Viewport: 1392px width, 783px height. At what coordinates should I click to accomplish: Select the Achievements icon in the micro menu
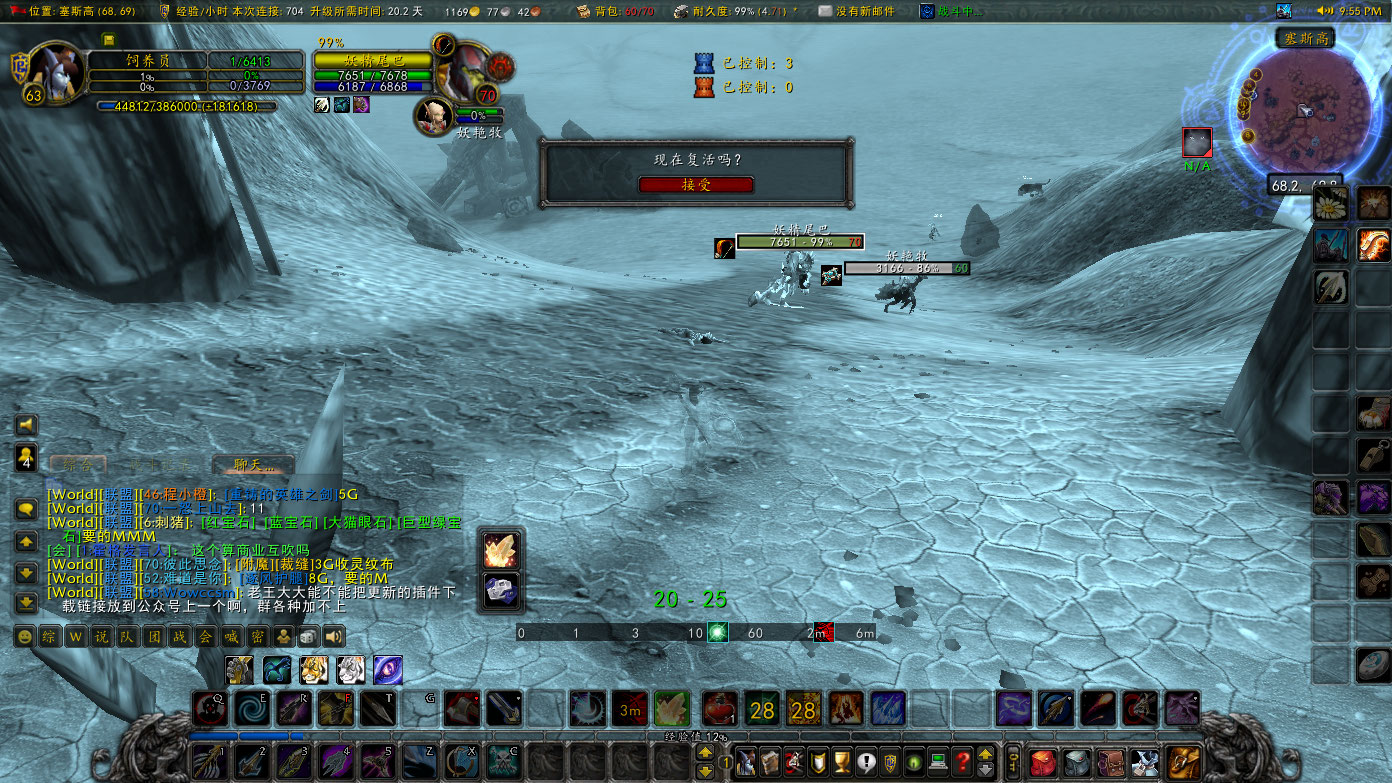click(x=843, y=762)
